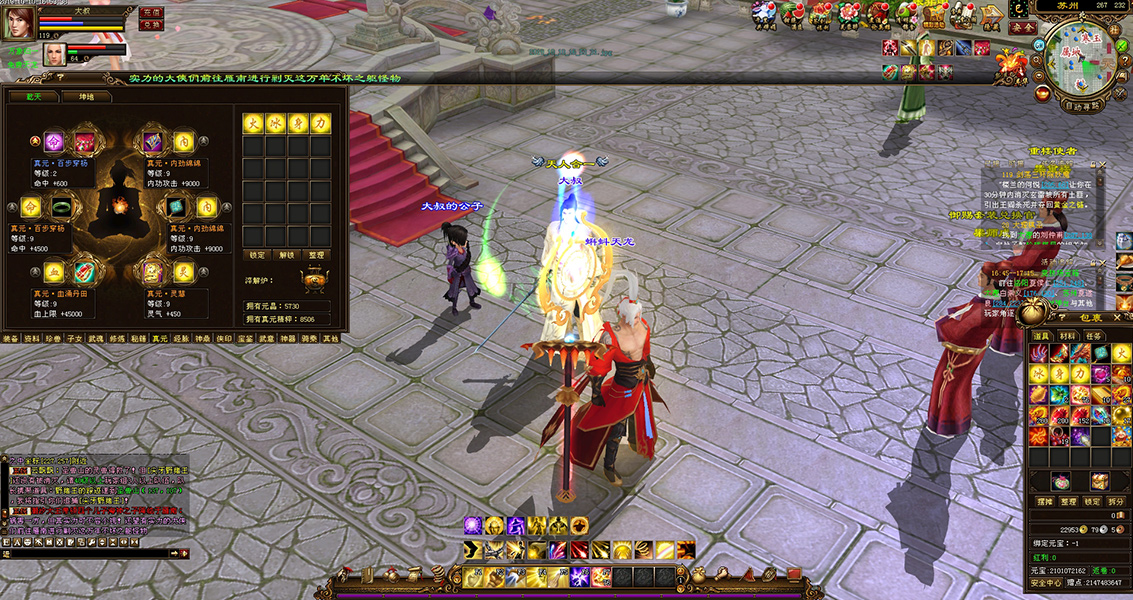Click the 自动寻路 auto-pathfinding button

(x=1081, y=104)
